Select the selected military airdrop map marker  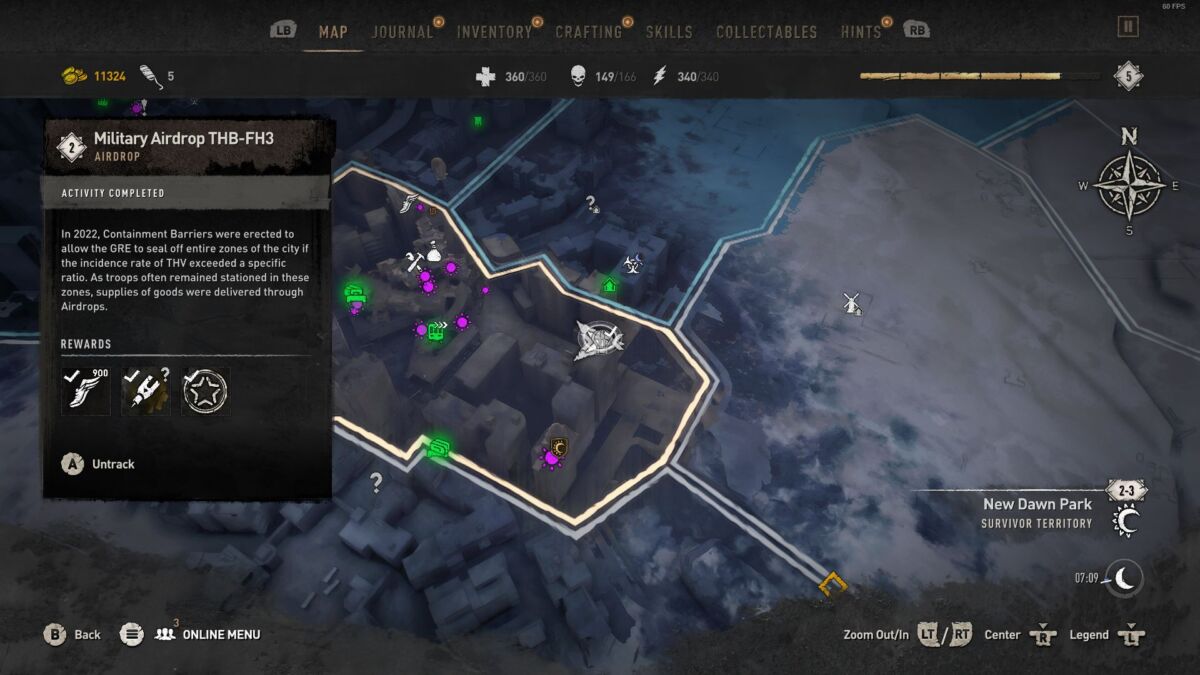click(x=598, y=340)
